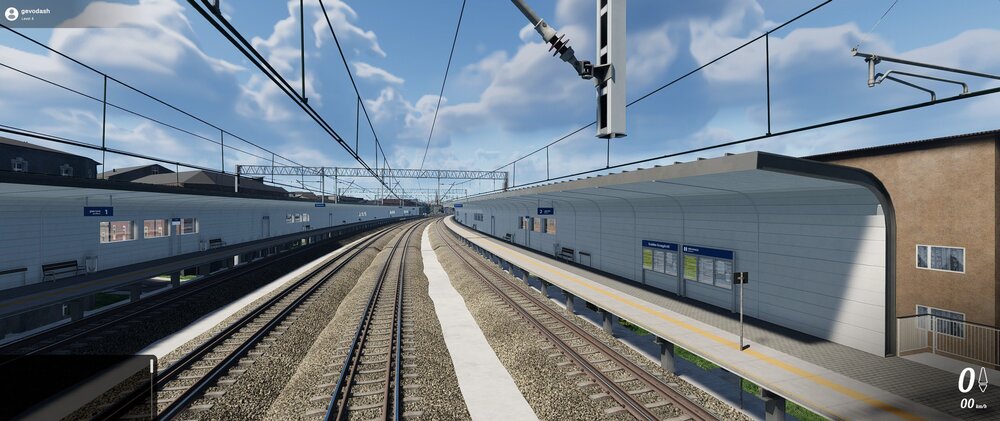Click the throttle direction arrow indicator
1000x421 pixels.
point(982,379)
